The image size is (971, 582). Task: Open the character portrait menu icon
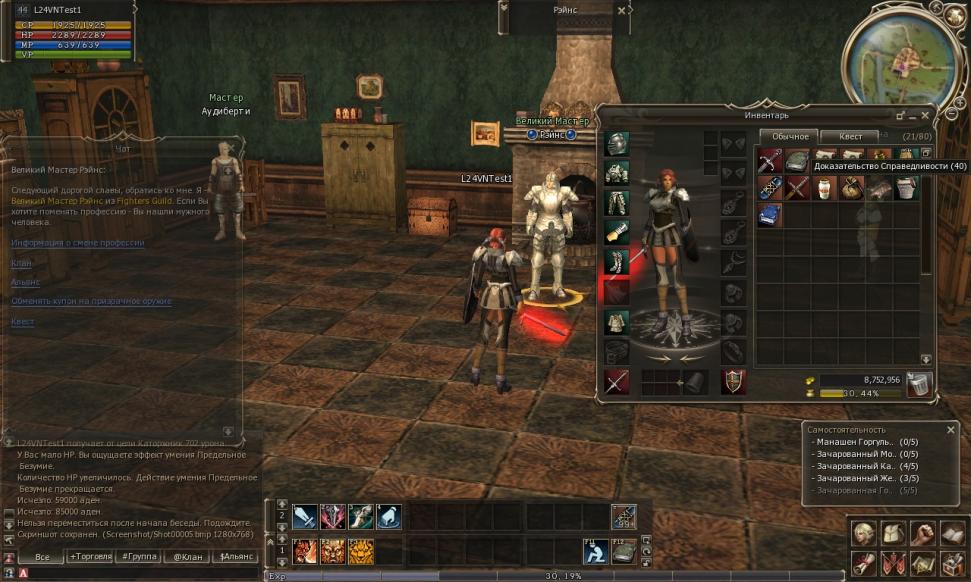[864, 533]
